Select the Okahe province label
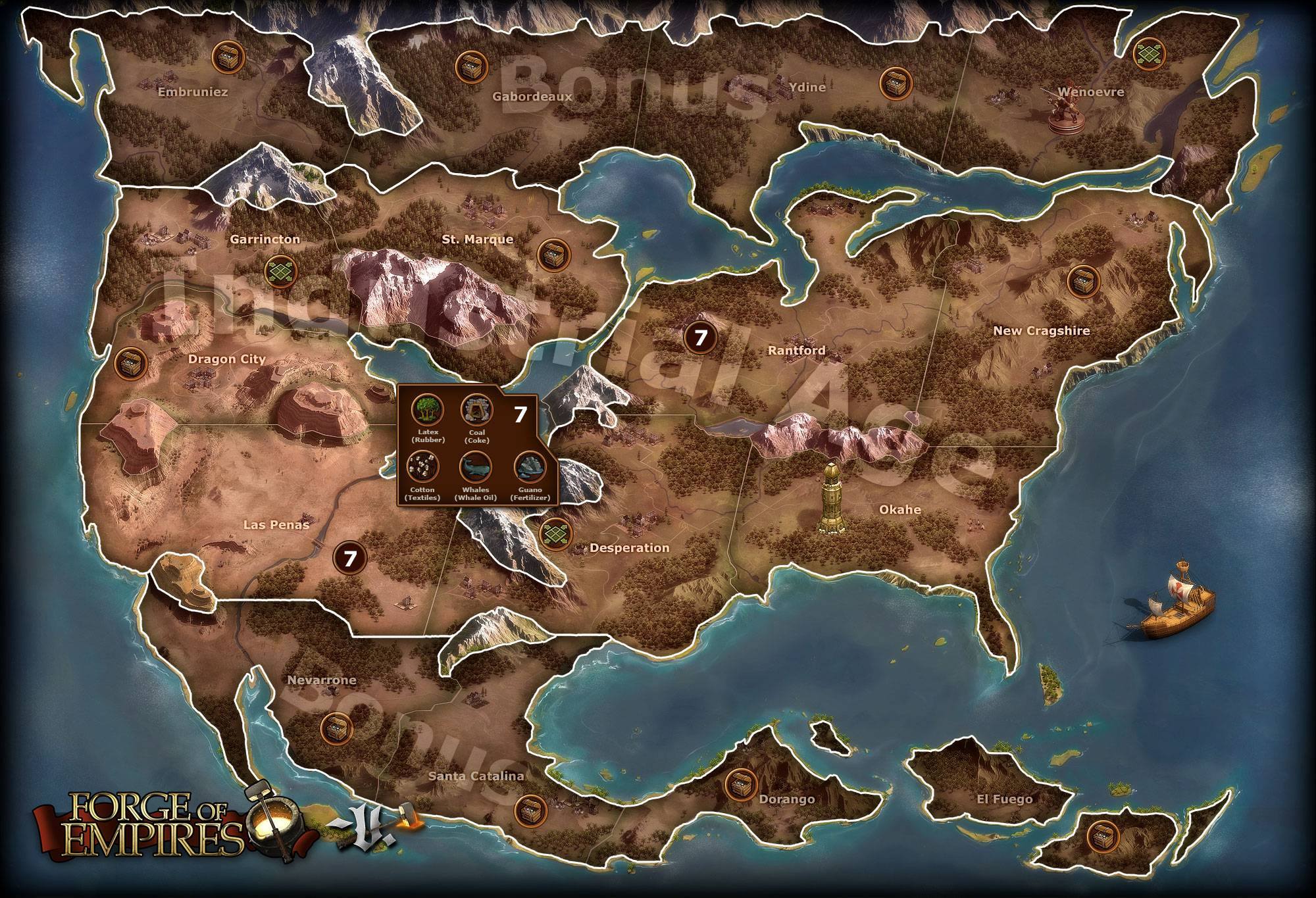This screenshot has width=1316, height=898. [x=899, y=509]
